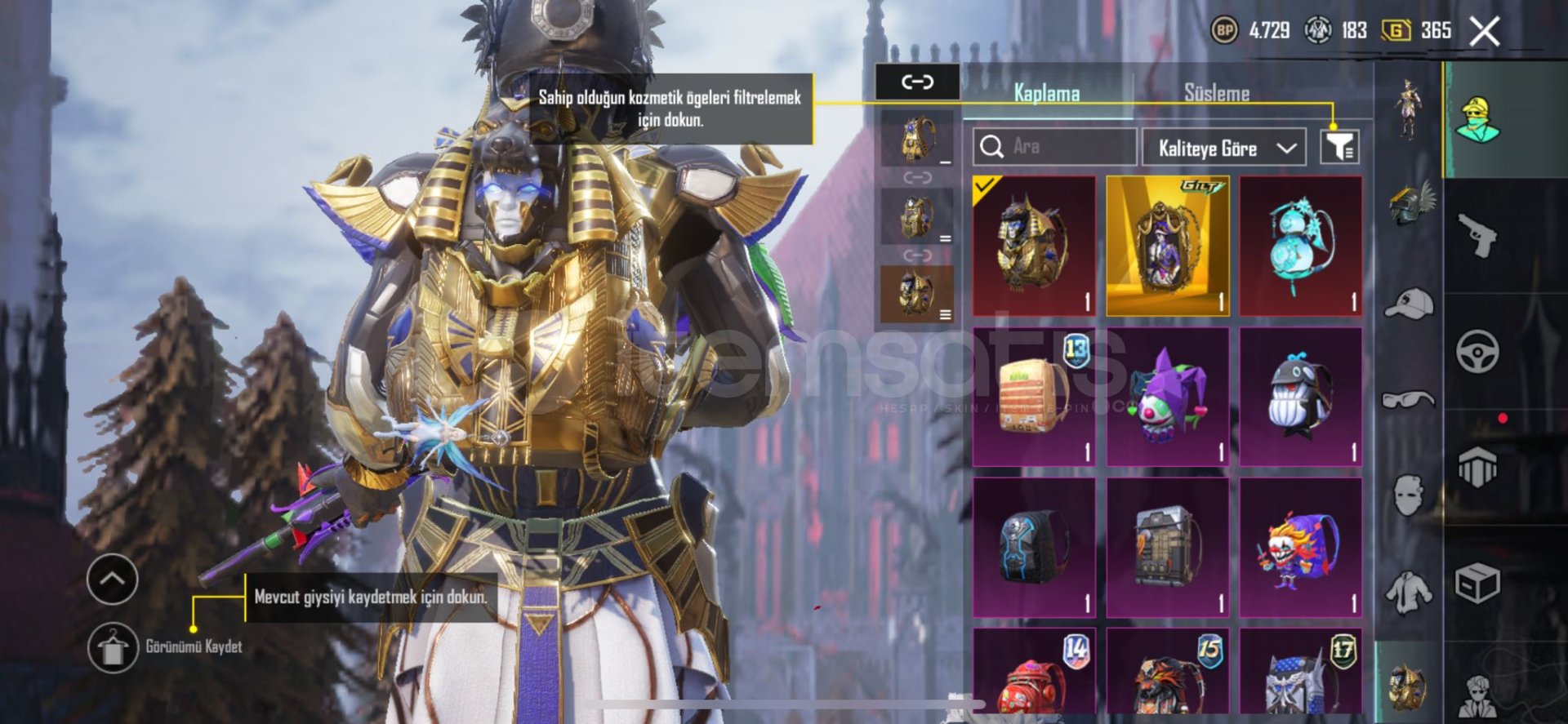Open the Kaliteye Göre sort dropdown
Viewport: 1568px width, 724px height.
coord(1224,148)
